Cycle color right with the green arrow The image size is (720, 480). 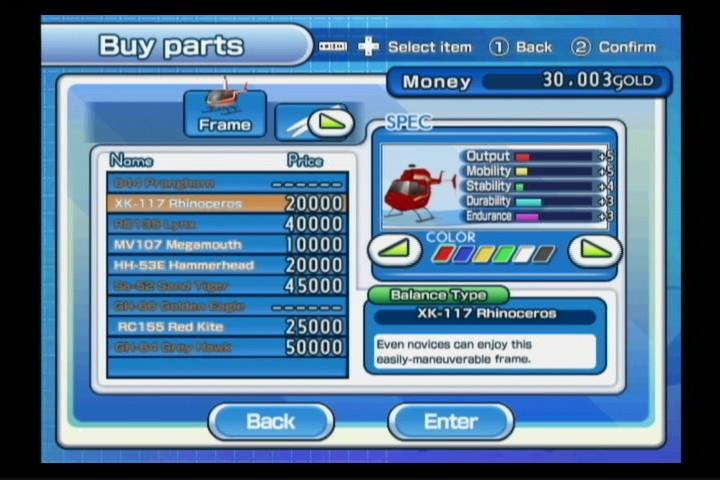click(595, 249)
